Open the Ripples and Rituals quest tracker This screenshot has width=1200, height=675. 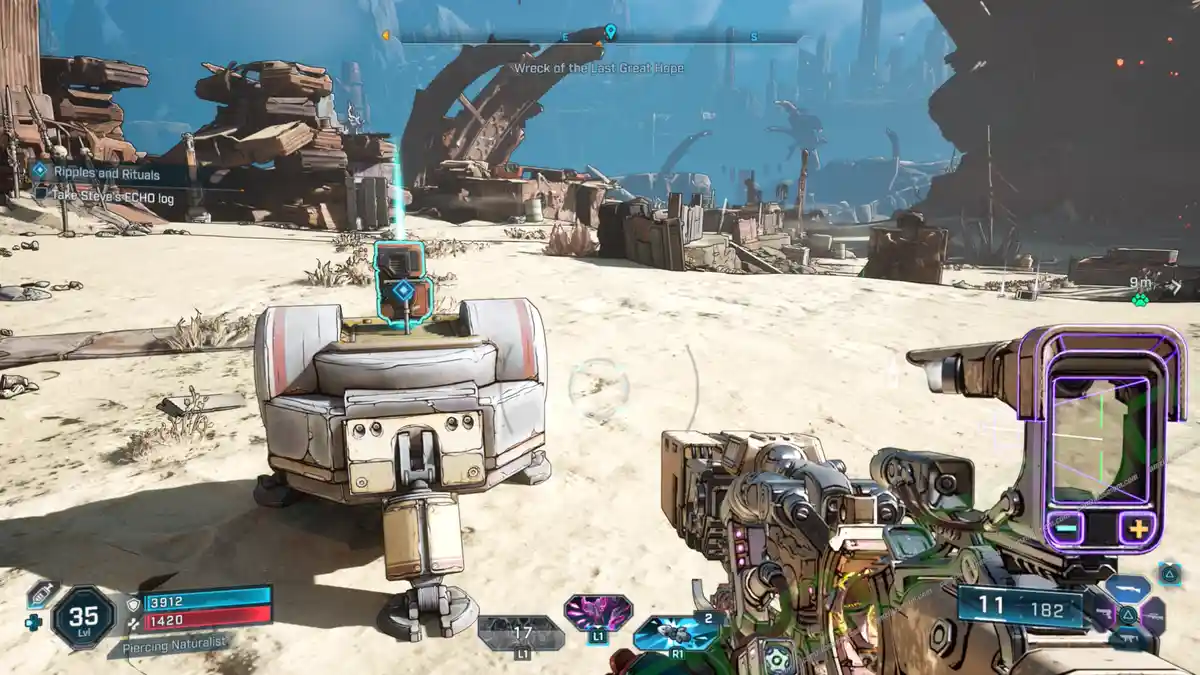(95, 174)
